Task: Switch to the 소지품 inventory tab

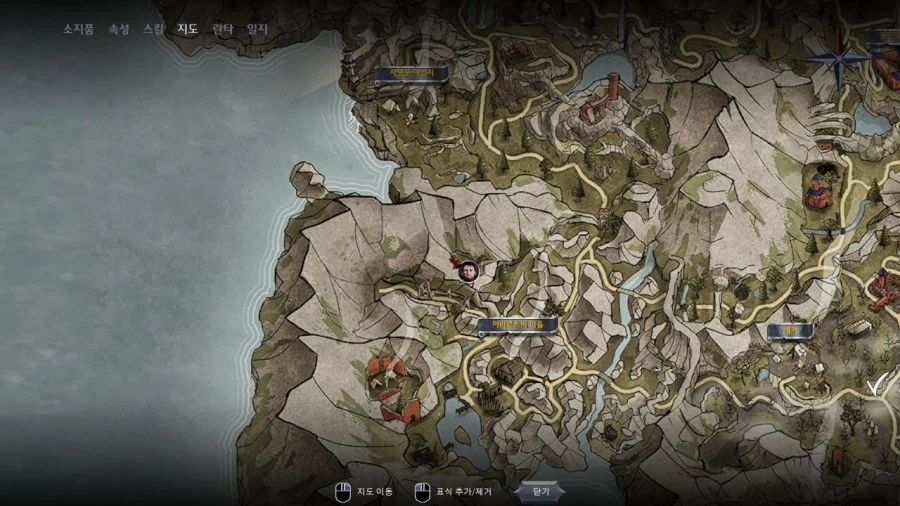Action: click(x=78, y=29)
